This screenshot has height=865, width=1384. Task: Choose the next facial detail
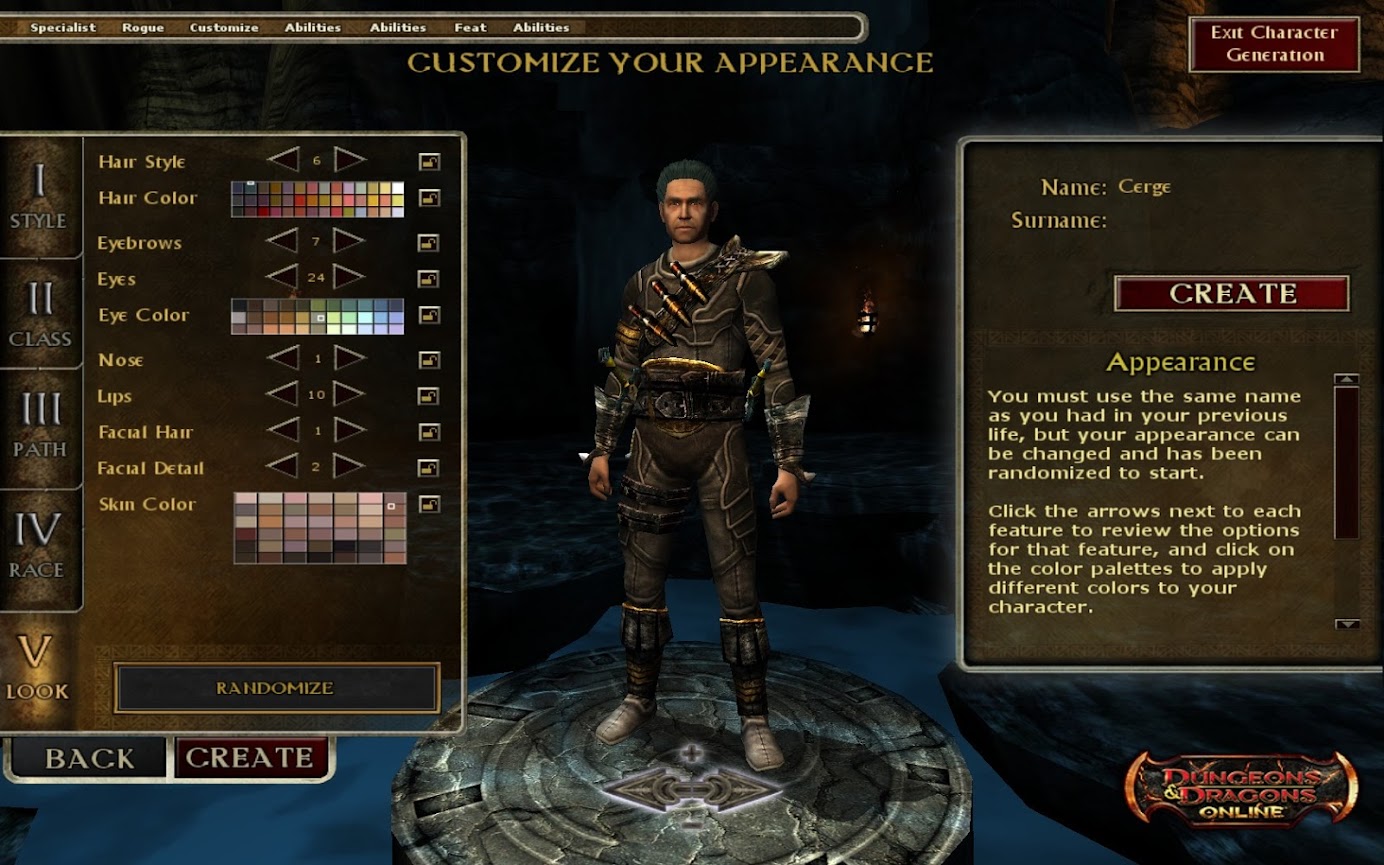(349, 467)
